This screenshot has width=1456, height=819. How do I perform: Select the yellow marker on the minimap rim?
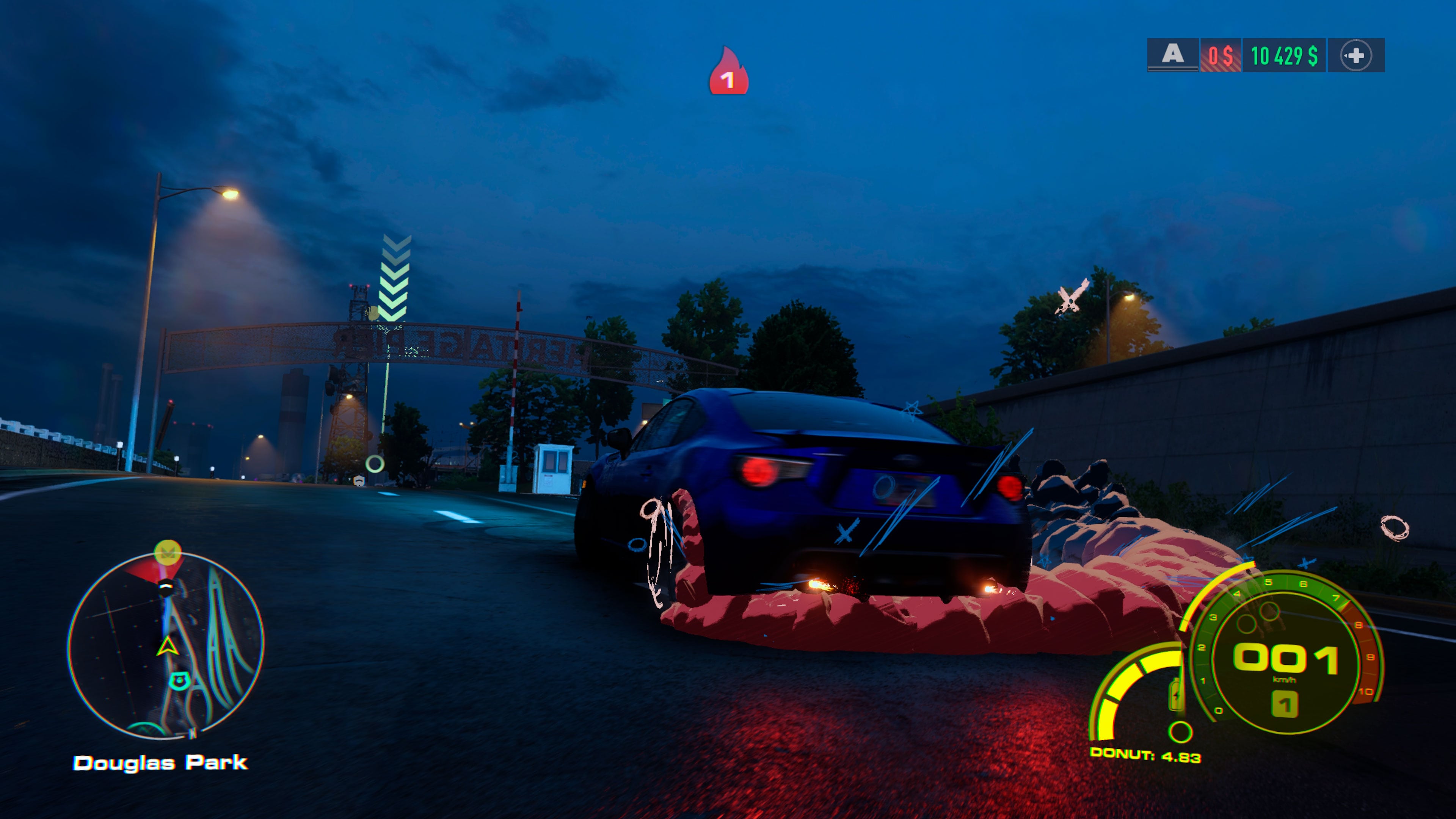point(167,551)
